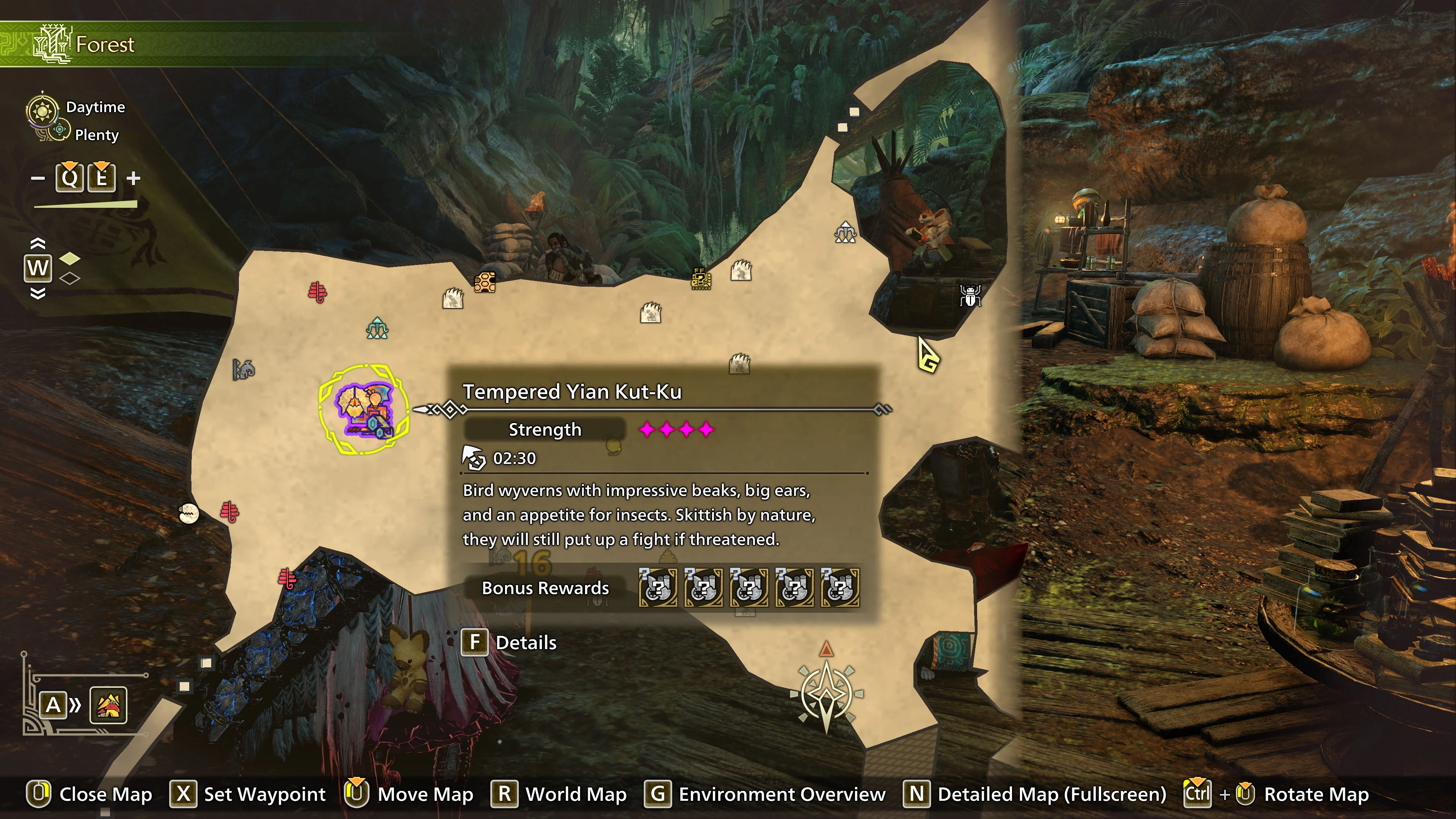The height and width of the screenshot is (819, 1456).
Task: Switch to the upper map layer arrow
Action: (37, 243)
